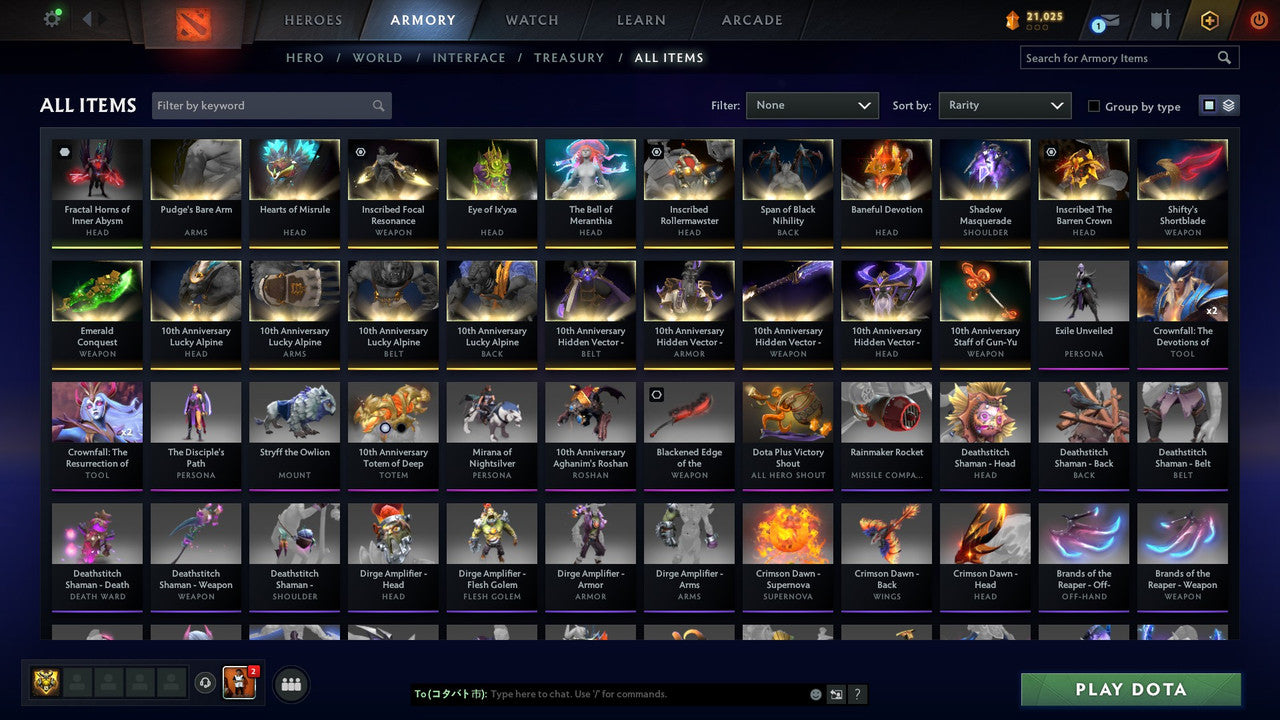This screenshot has height=720, width=1280.
Task: Open the Filter dropdown set to None
Action: (812, 105)
